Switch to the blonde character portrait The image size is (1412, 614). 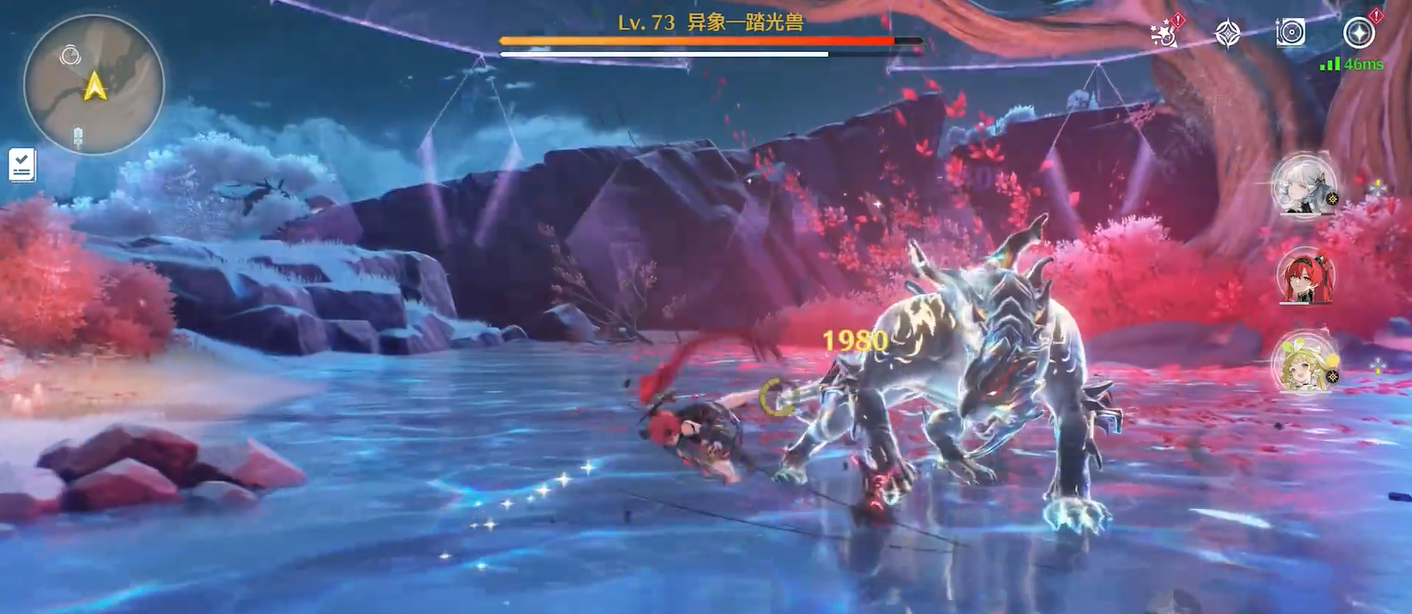click(1304, 364)
